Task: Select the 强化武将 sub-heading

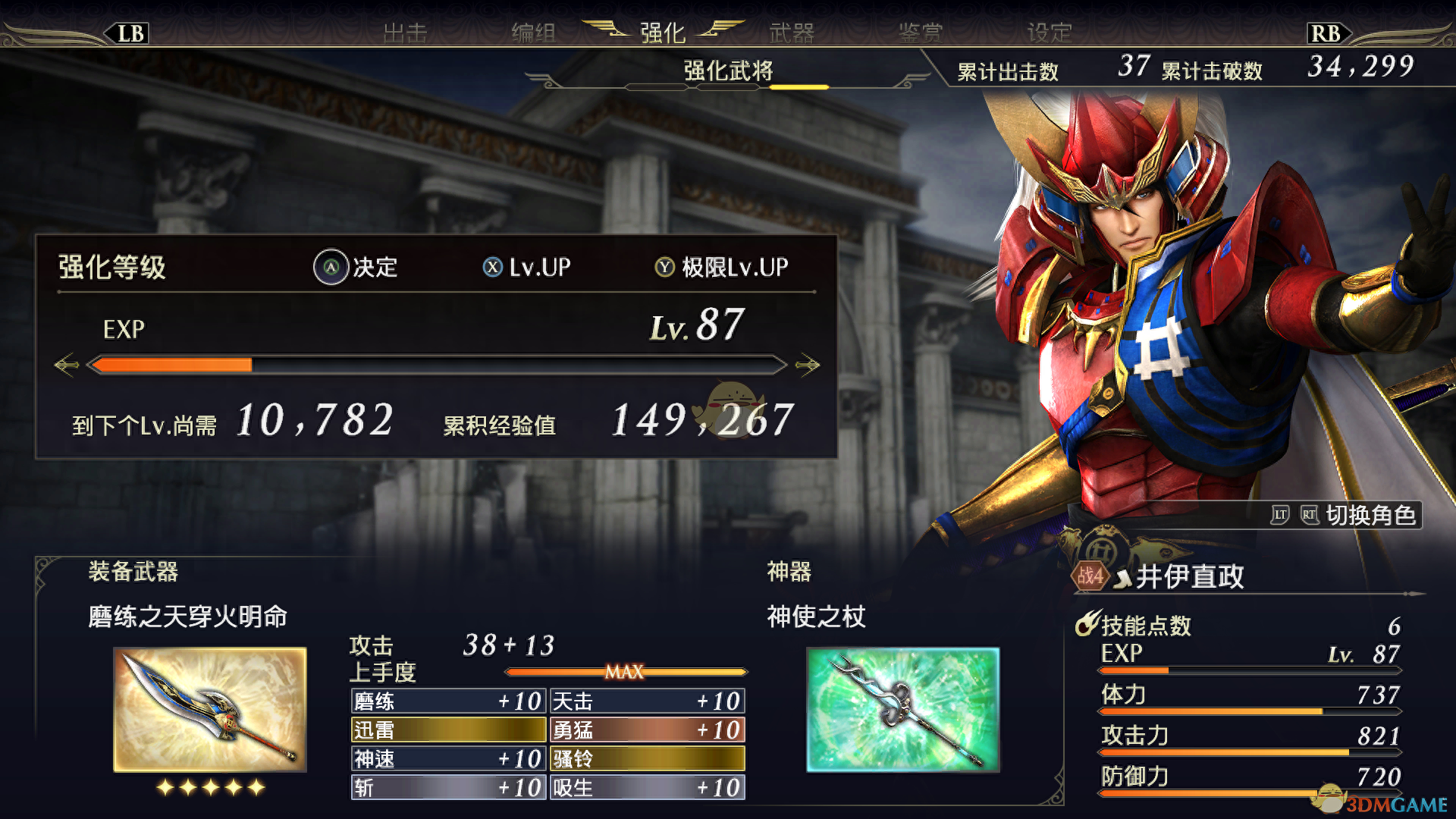Action: pos(728,71)
